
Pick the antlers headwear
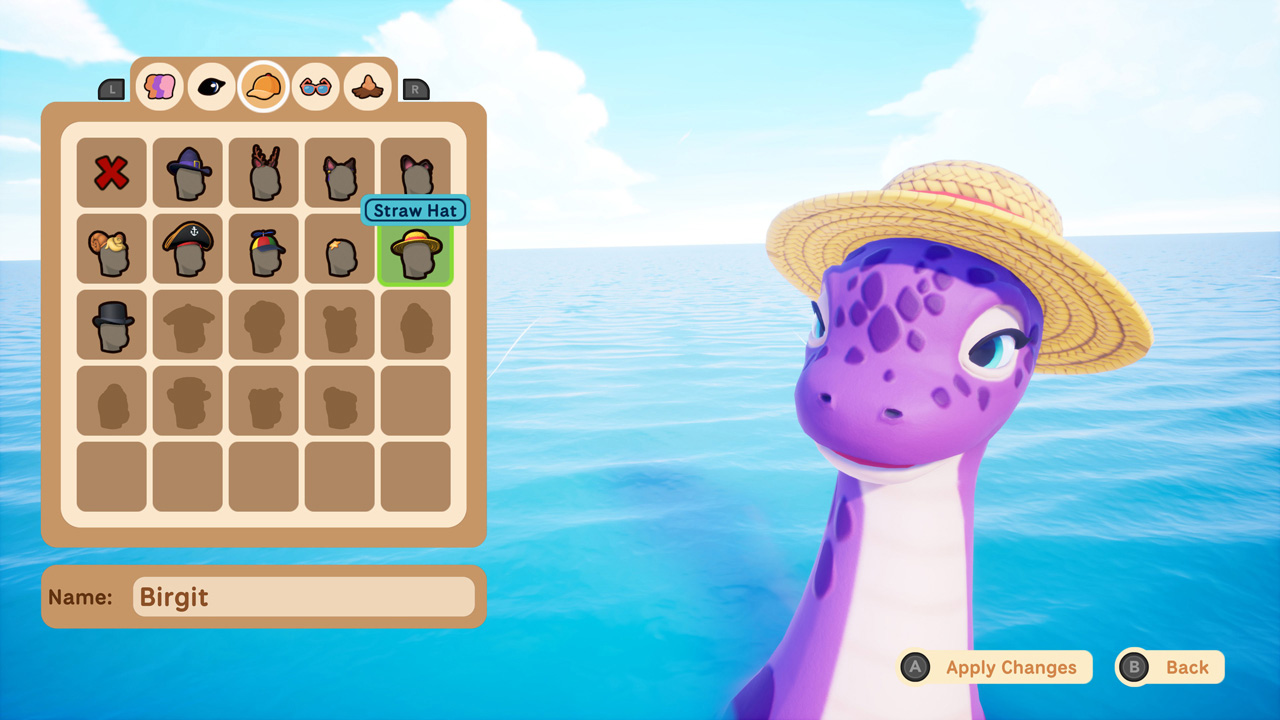[263, 172]
